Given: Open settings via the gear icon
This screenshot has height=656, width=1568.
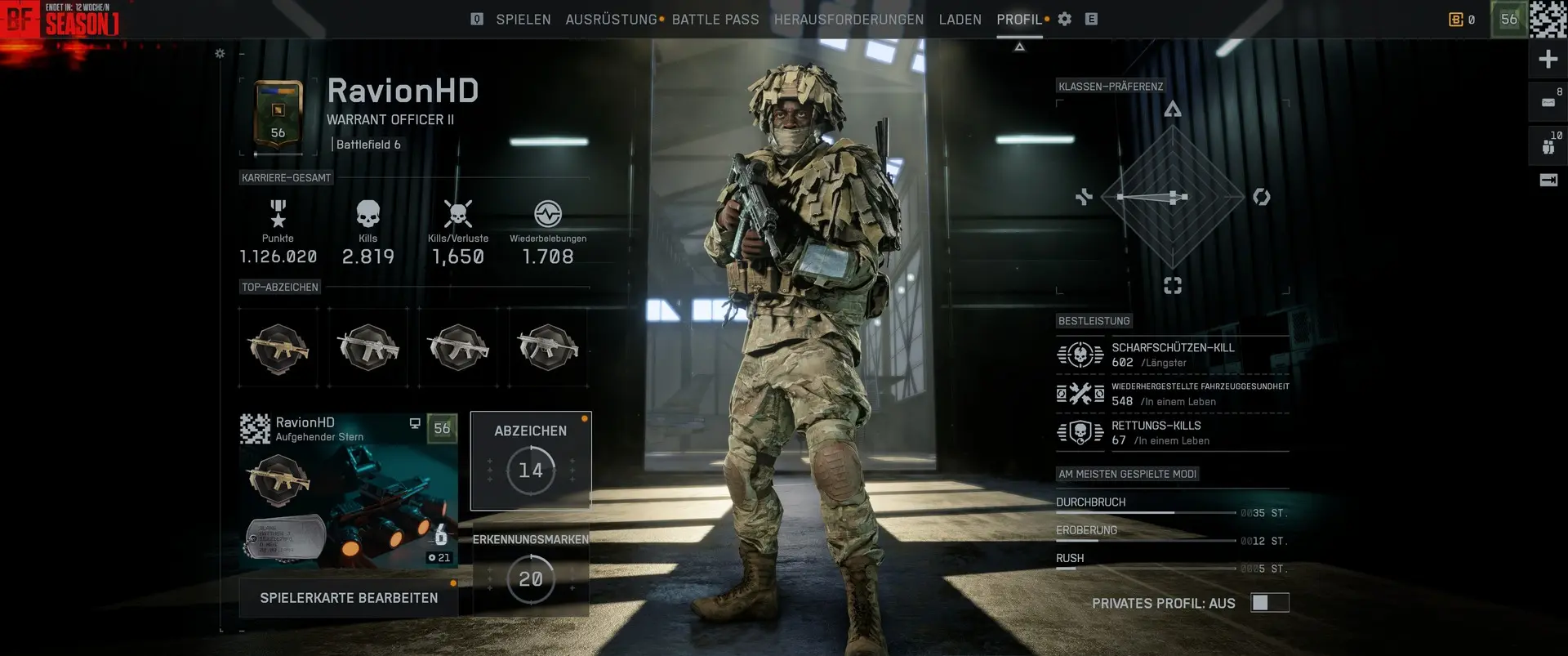Looking at the screenshot, I should click(1065, 19).
